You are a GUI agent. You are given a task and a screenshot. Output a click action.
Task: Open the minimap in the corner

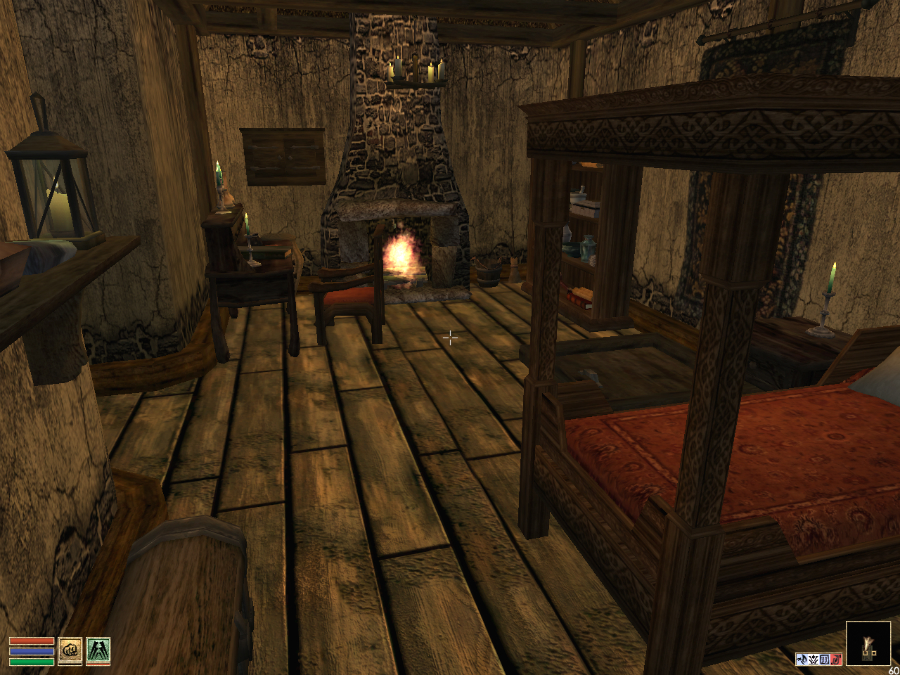coord(867,643)
